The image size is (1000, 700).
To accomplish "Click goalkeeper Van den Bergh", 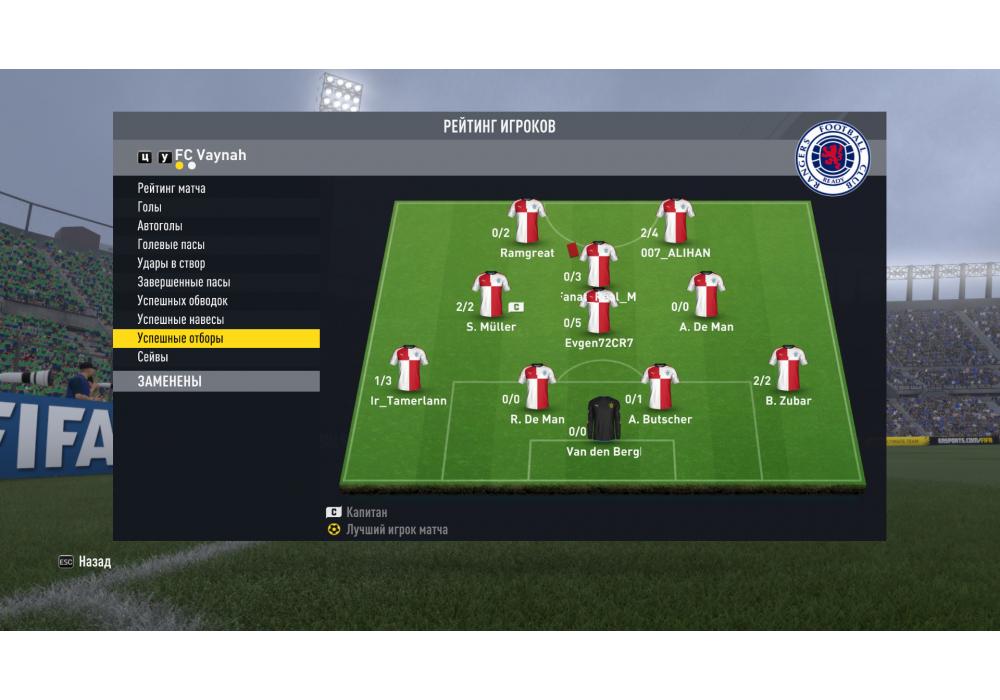I will 603,420.
